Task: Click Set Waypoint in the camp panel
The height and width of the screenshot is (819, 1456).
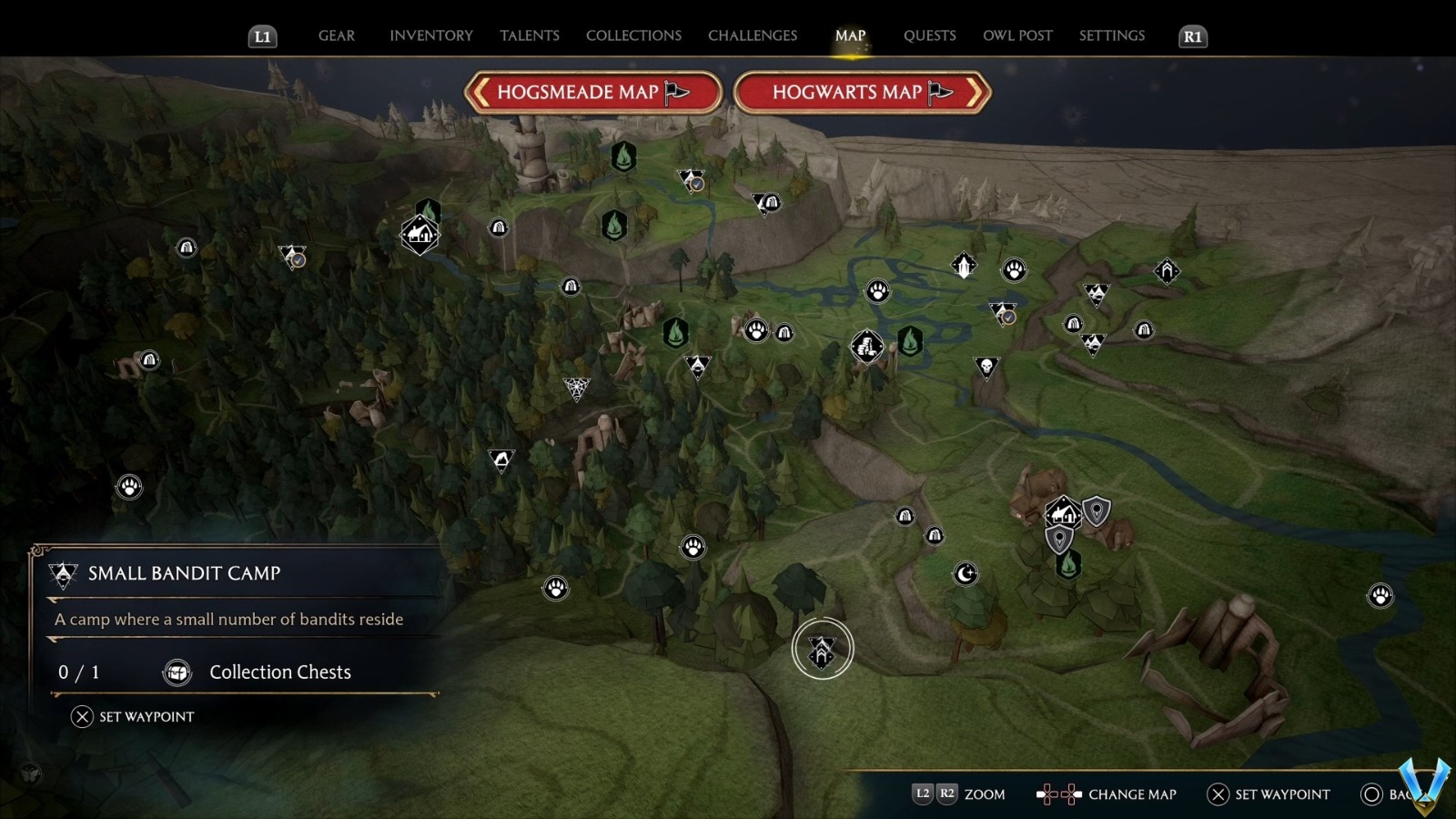Action: click(134, 716)
